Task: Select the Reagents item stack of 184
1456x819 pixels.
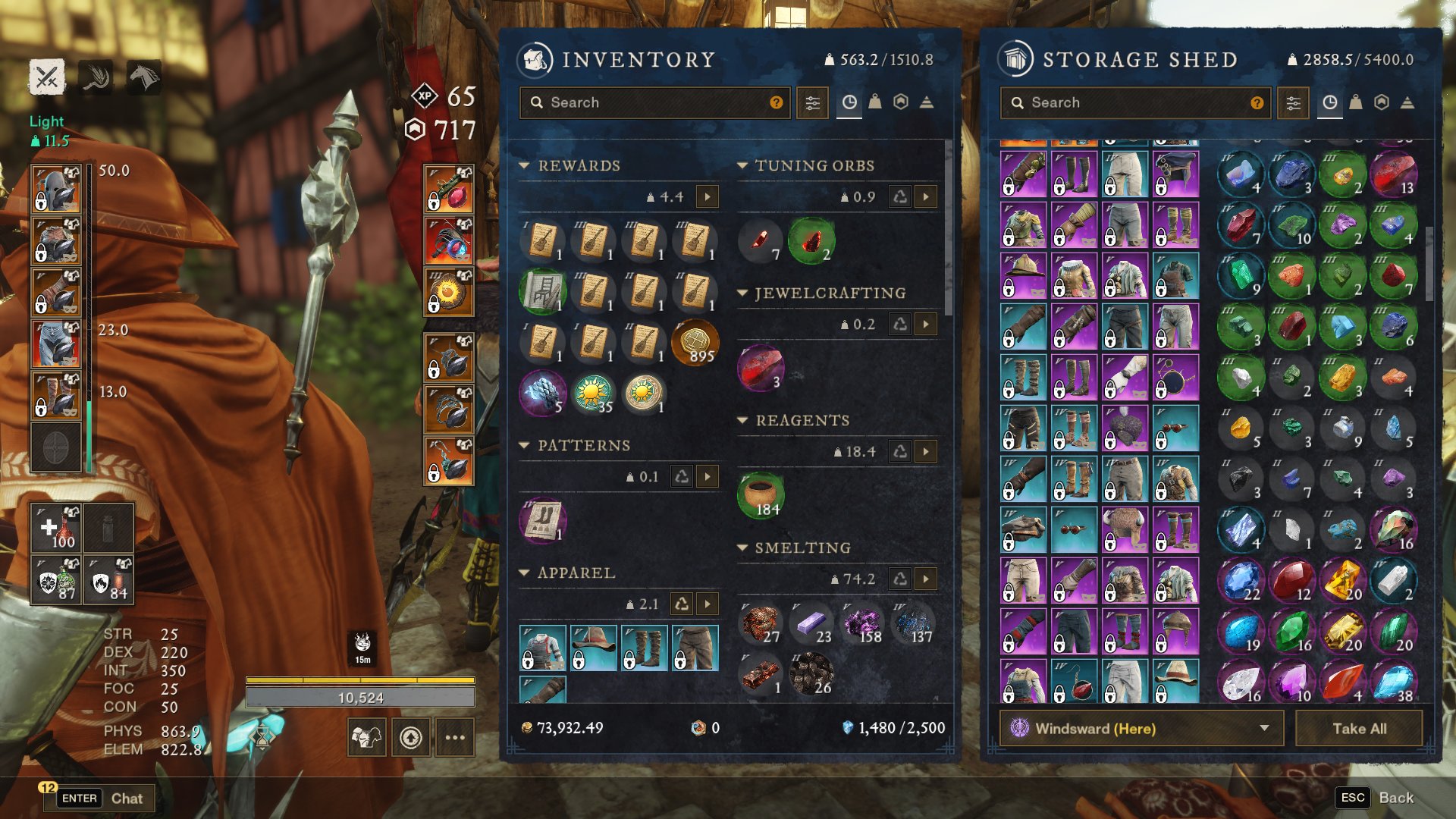Action: point(761,495)
